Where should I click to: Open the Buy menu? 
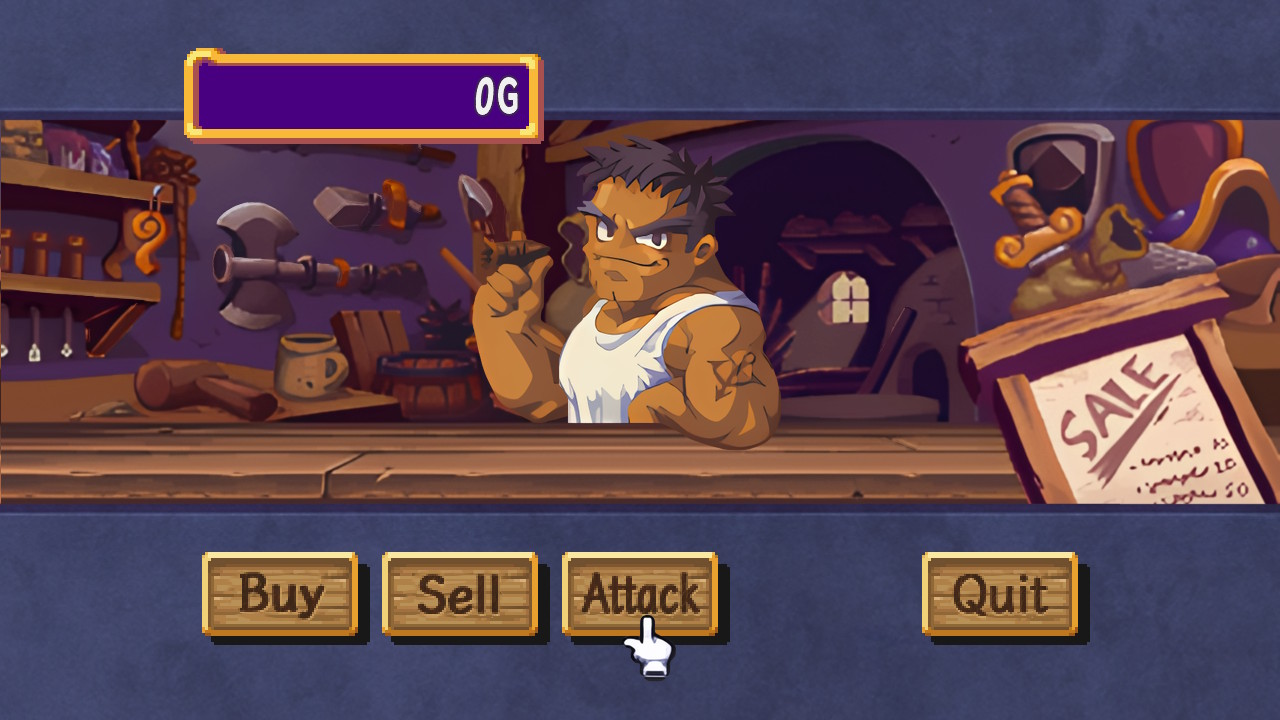[281, 595]
